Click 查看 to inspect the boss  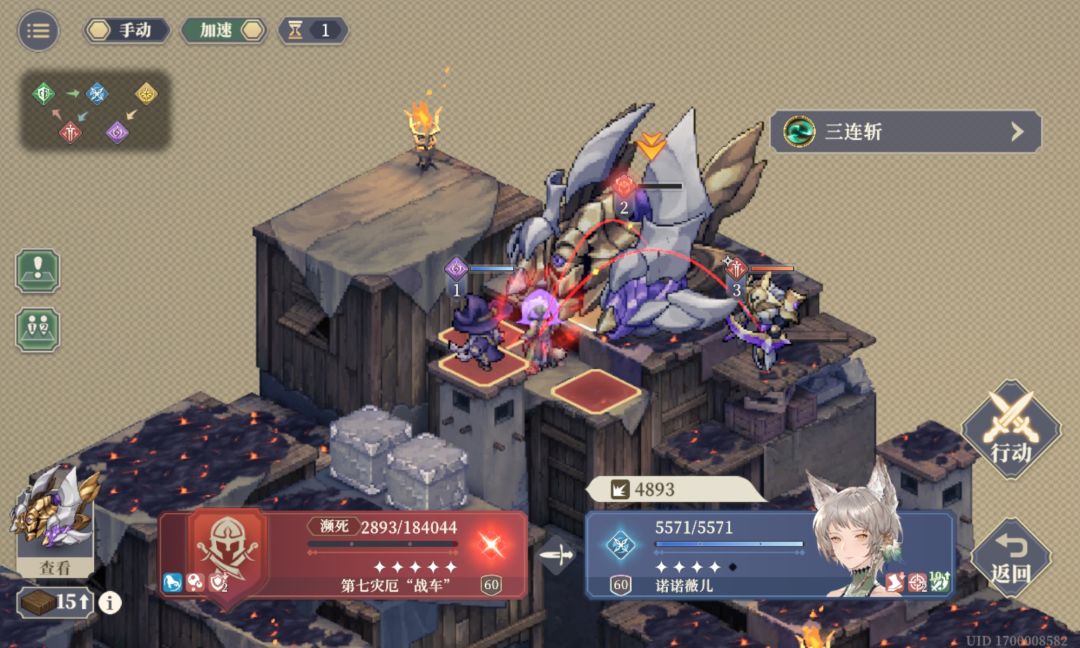56,566
